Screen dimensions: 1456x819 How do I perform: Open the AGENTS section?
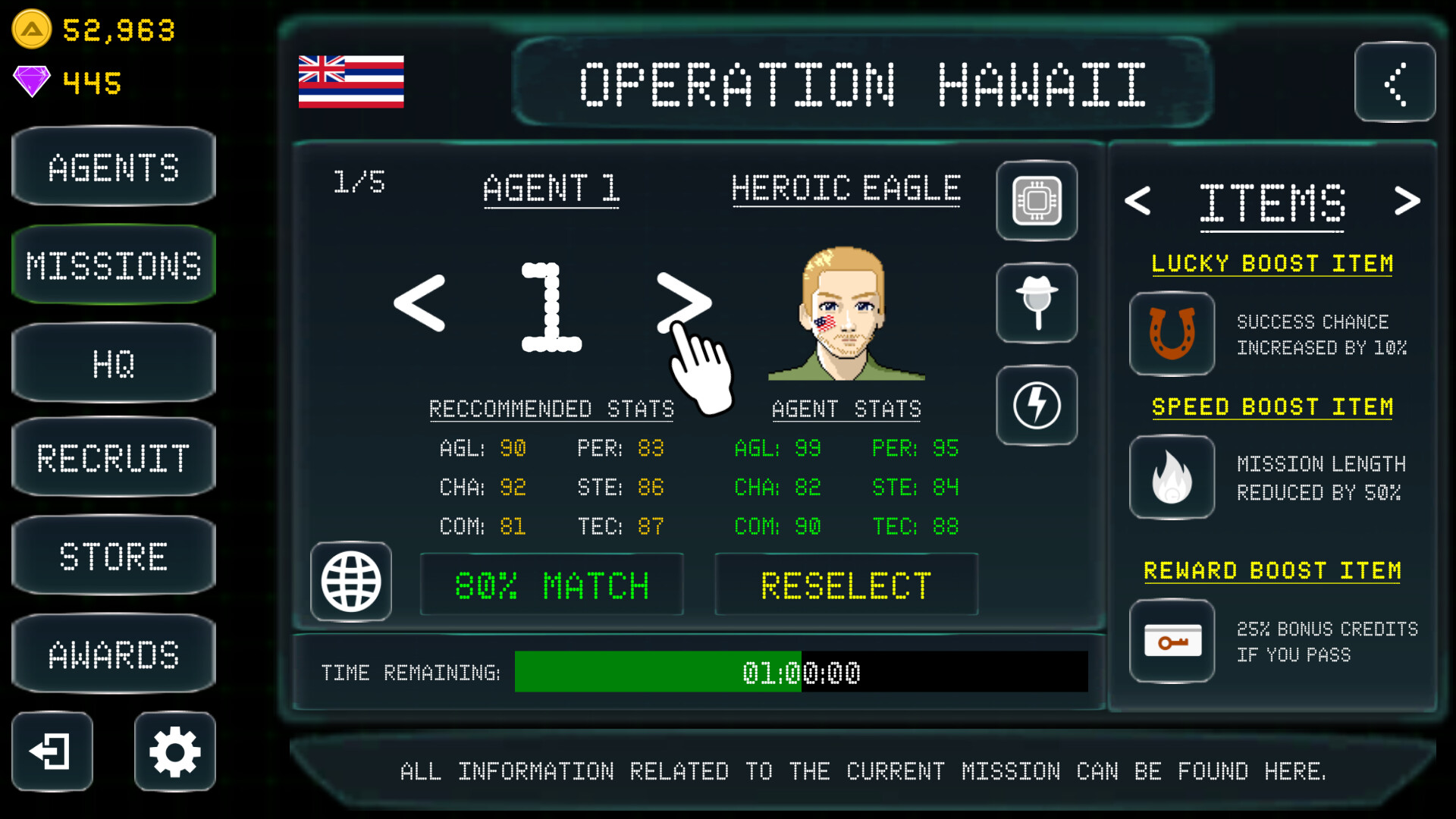[113, 167]
